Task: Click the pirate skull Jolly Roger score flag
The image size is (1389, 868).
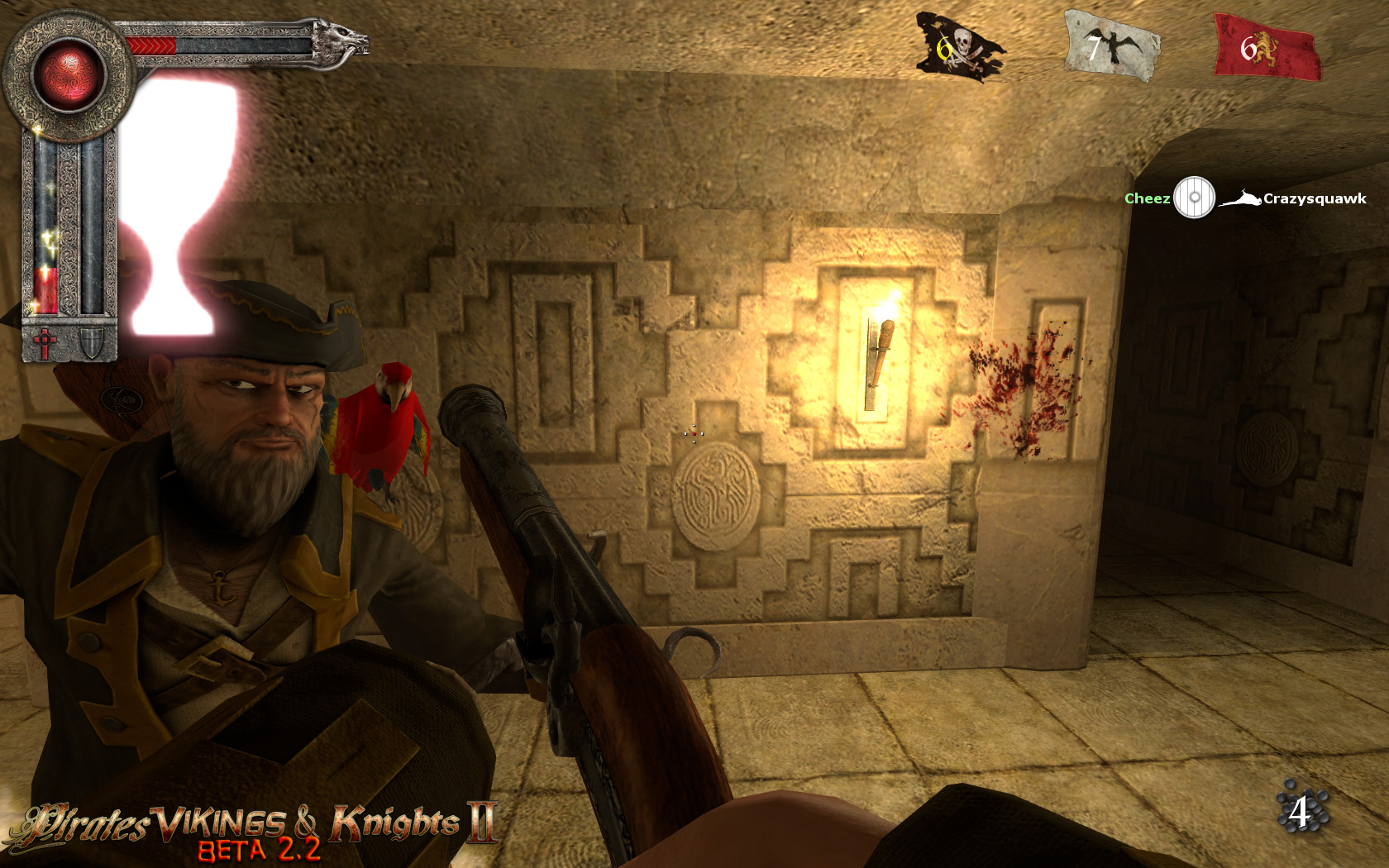Action: tap(959, 45)
